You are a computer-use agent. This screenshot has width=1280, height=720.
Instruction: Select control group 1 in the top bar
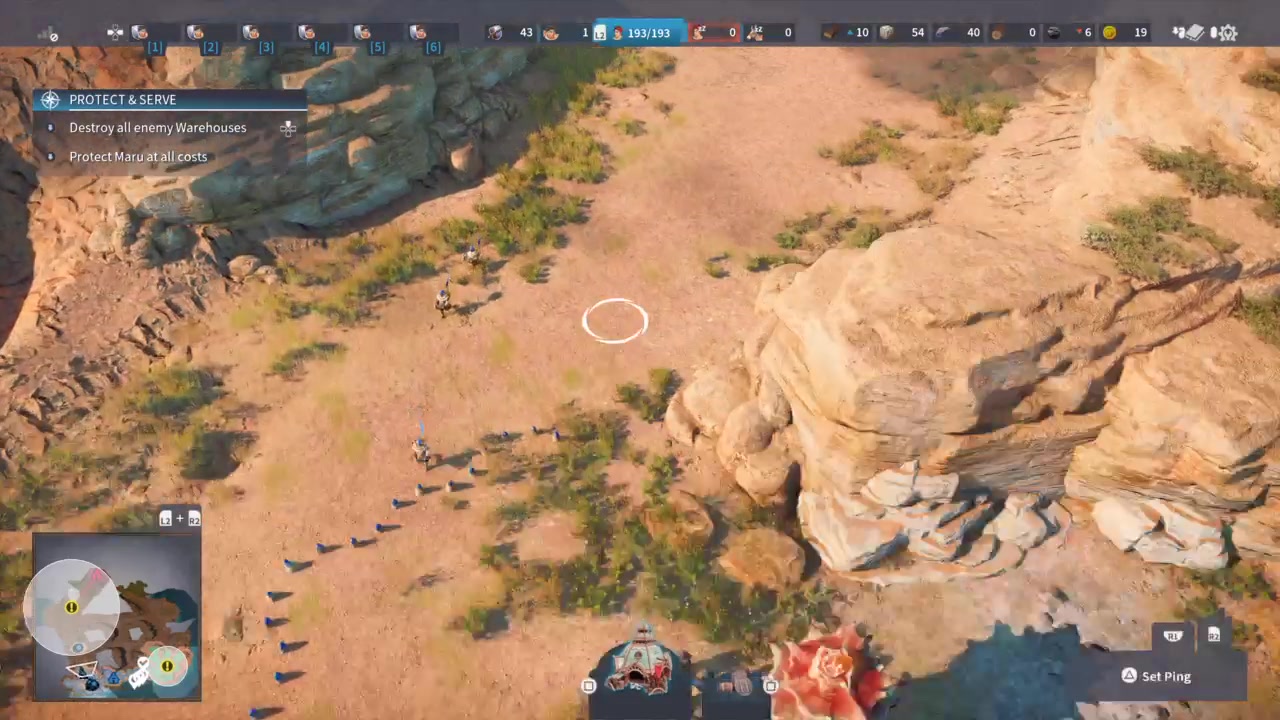coord(141,34)
